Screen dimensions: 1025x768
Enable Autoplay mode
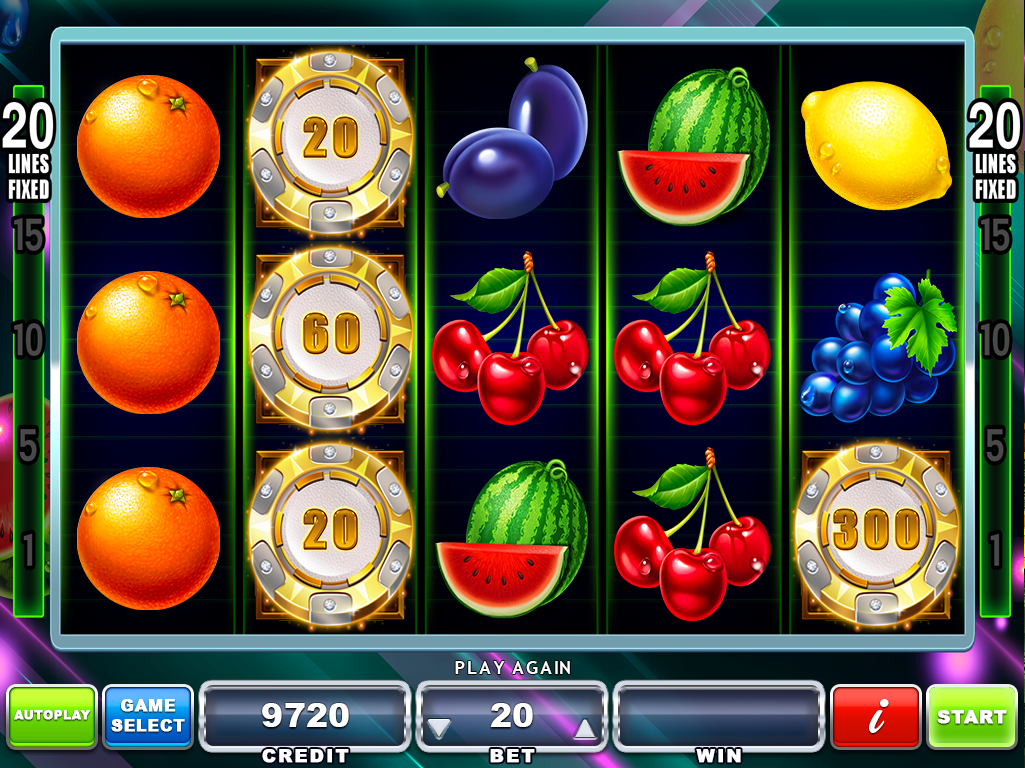tap(52, 716)
